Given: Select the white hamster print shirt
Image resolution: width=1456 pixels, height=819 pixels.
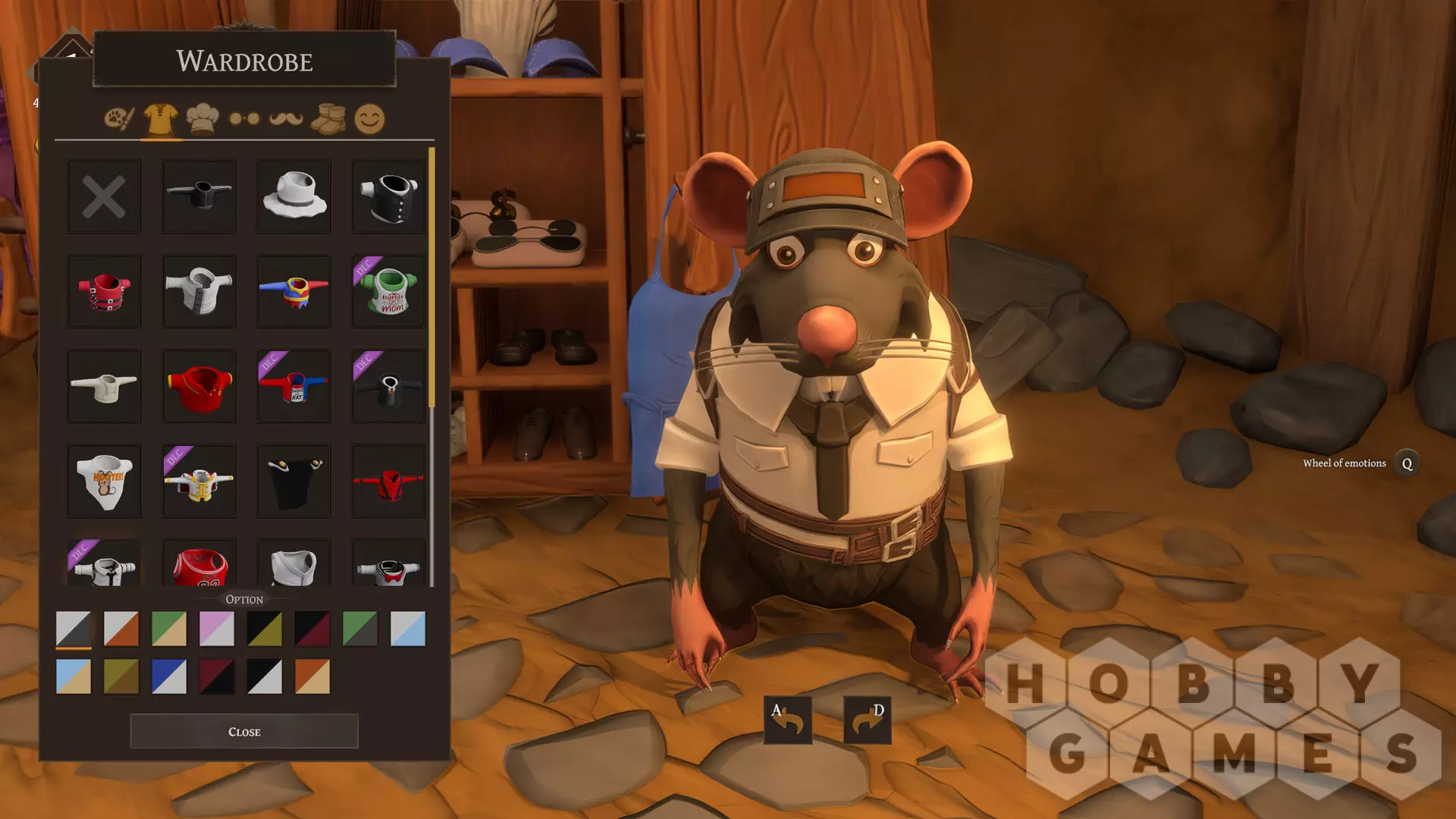Looking at the screenshot, I should [x=104, y=481].
